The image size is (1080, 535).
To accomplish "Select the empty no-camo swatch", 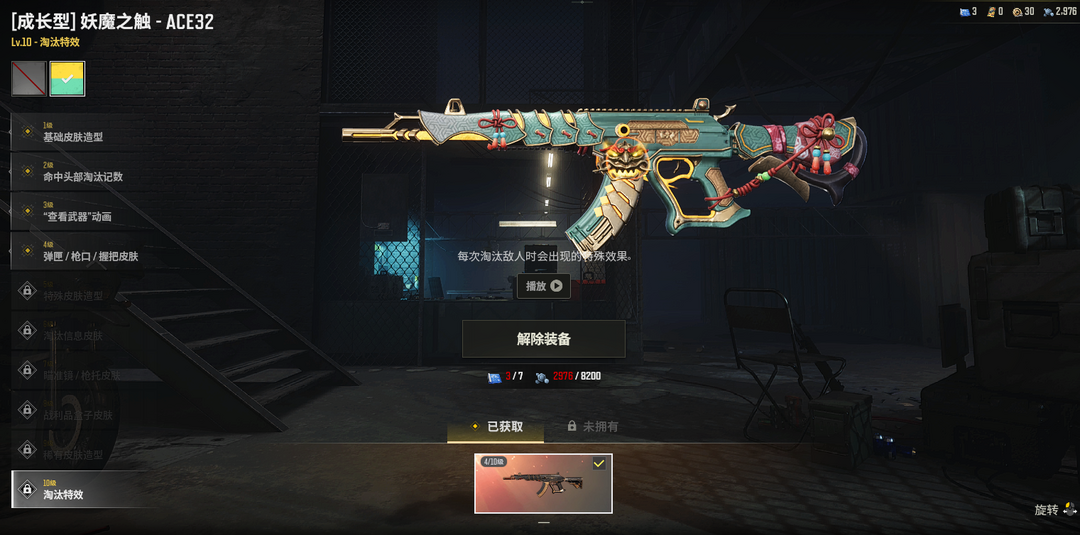I will tap(28, 79).
